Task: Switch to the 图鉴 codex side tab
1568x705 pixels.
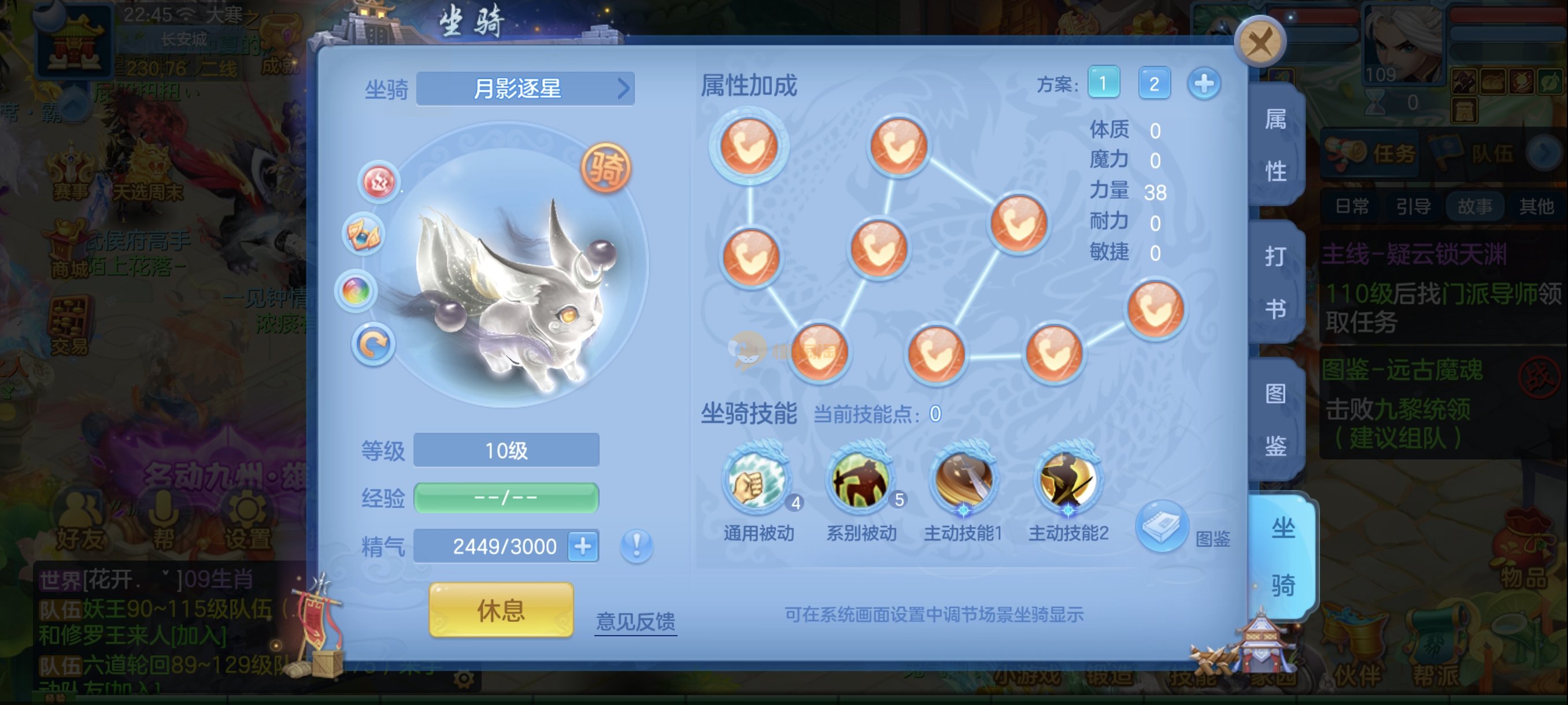Action: (x=1275, y=420)
